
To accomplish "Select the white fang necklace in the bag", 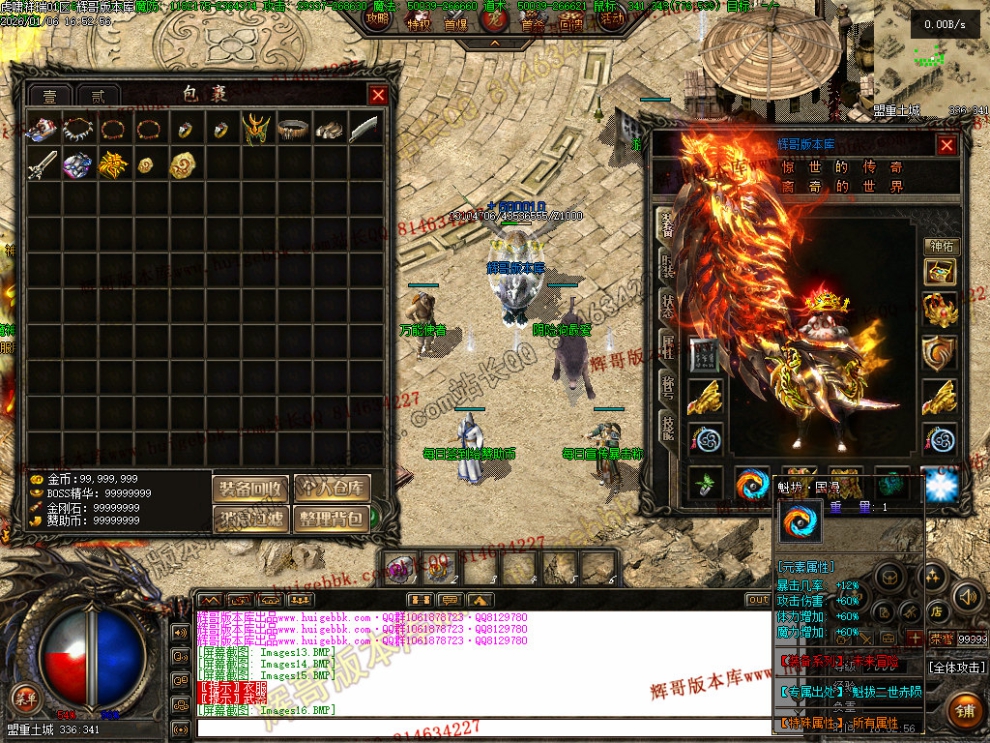I will point(78,129).
